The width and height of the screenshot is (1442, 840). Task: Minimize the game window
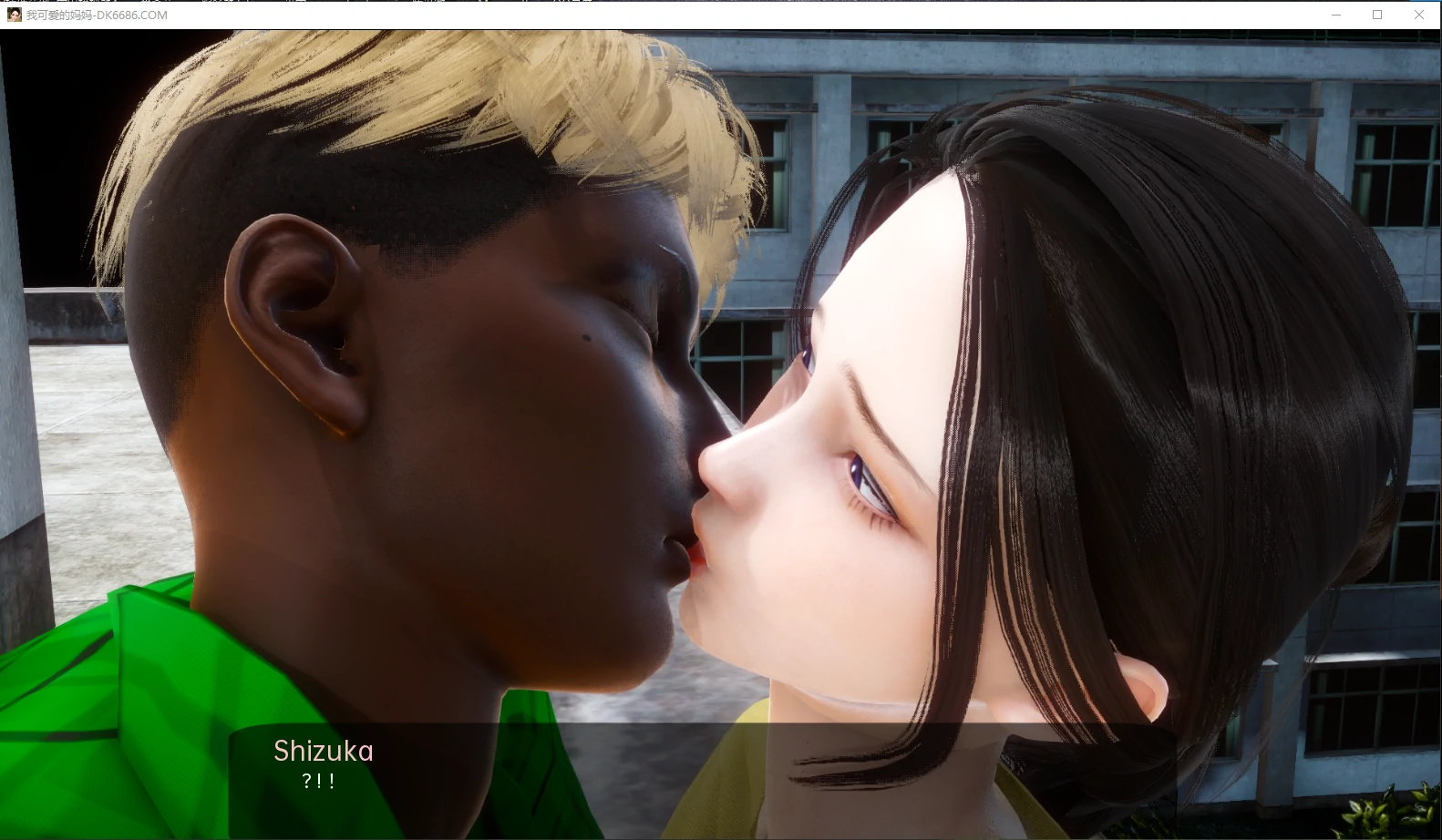(x=1336, y=15)
